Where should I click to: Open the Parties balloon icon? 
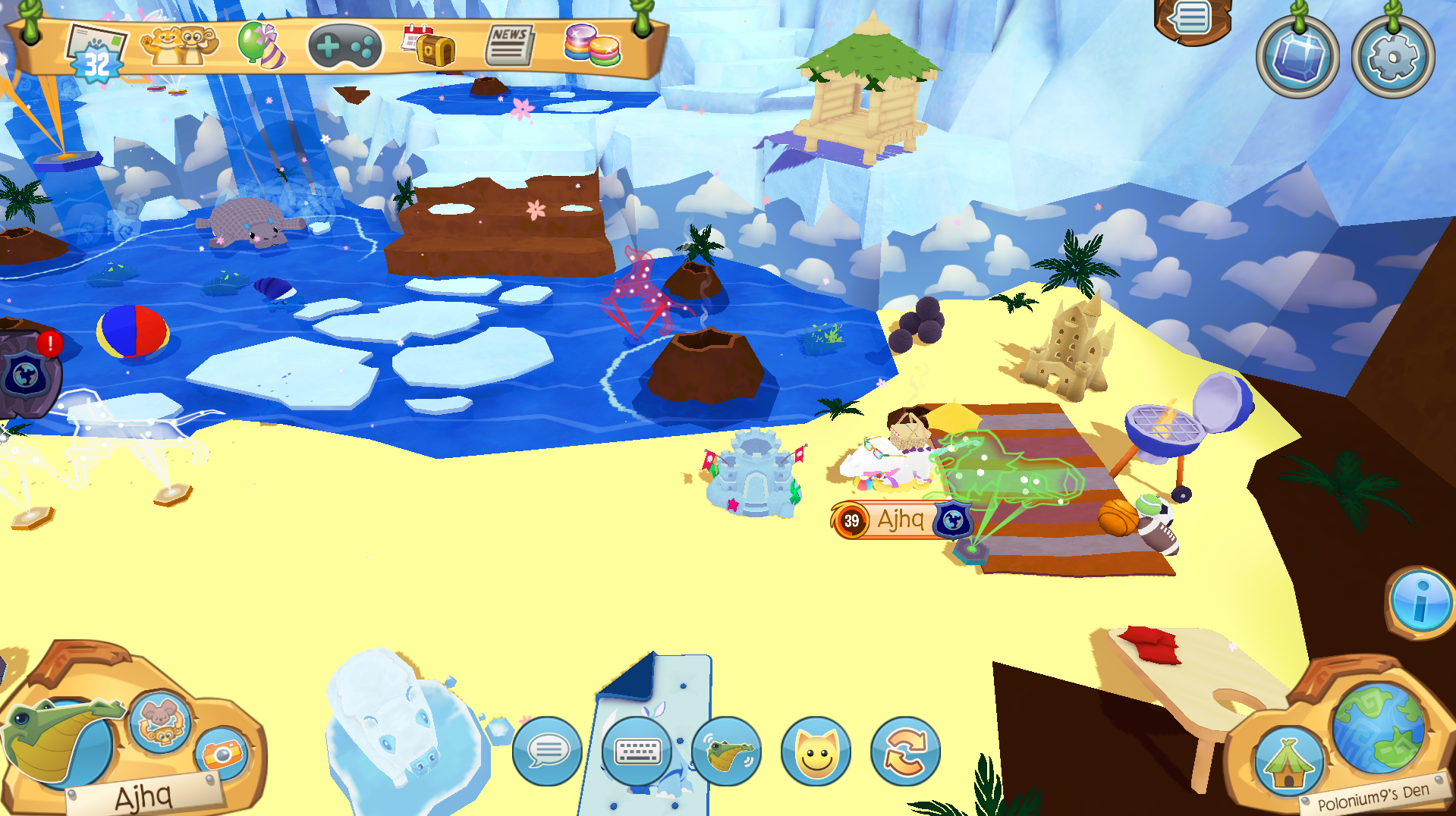(261, 46)
